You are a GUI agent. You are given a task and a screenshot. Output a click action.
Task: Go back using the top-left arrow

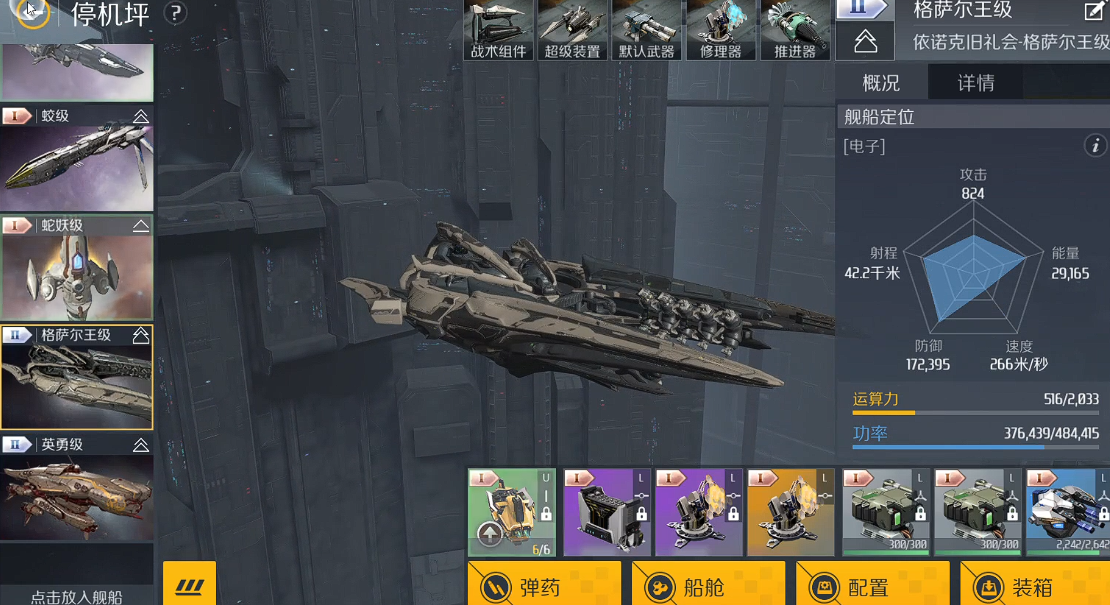(x=31, y=12)
